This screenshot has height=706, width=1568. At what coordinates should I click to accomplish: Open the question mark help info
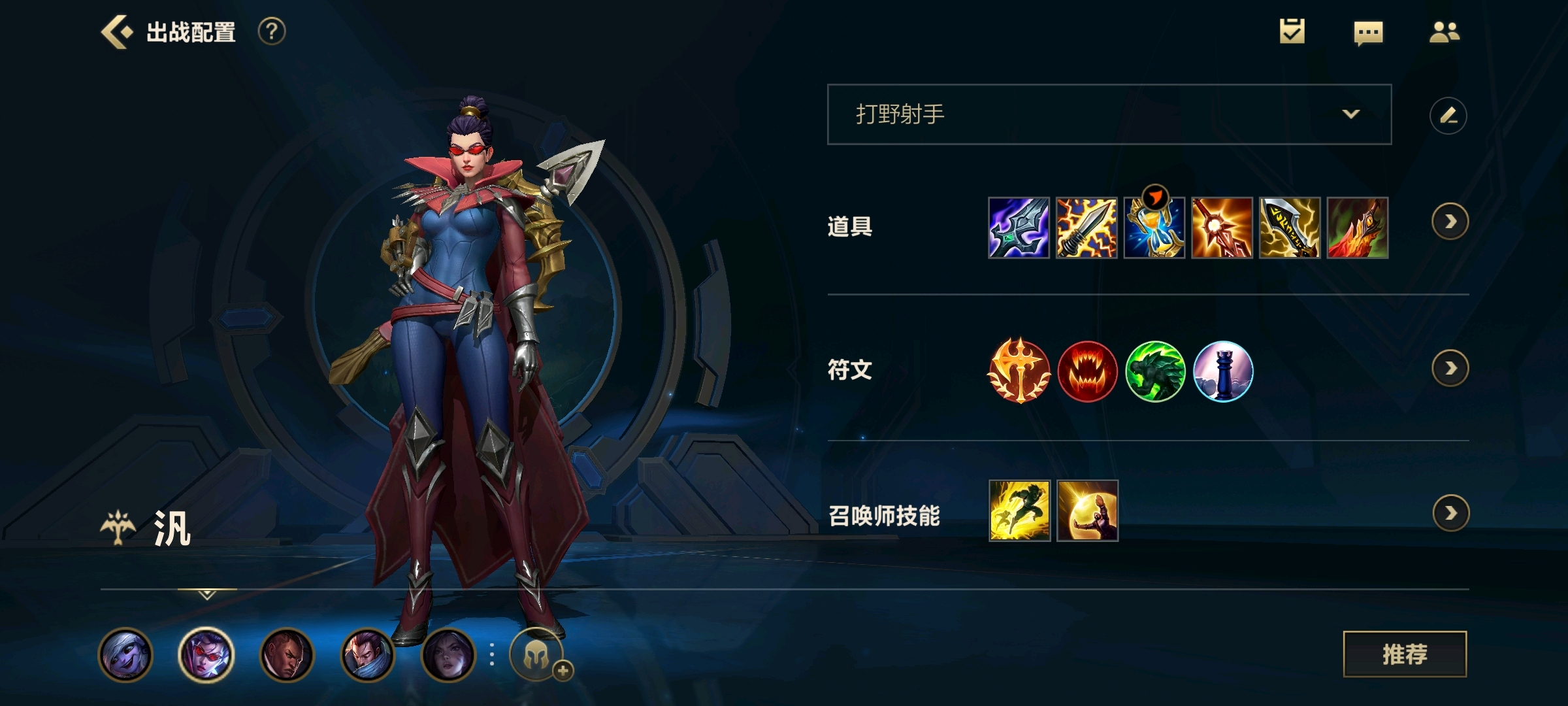click(272, 31)
